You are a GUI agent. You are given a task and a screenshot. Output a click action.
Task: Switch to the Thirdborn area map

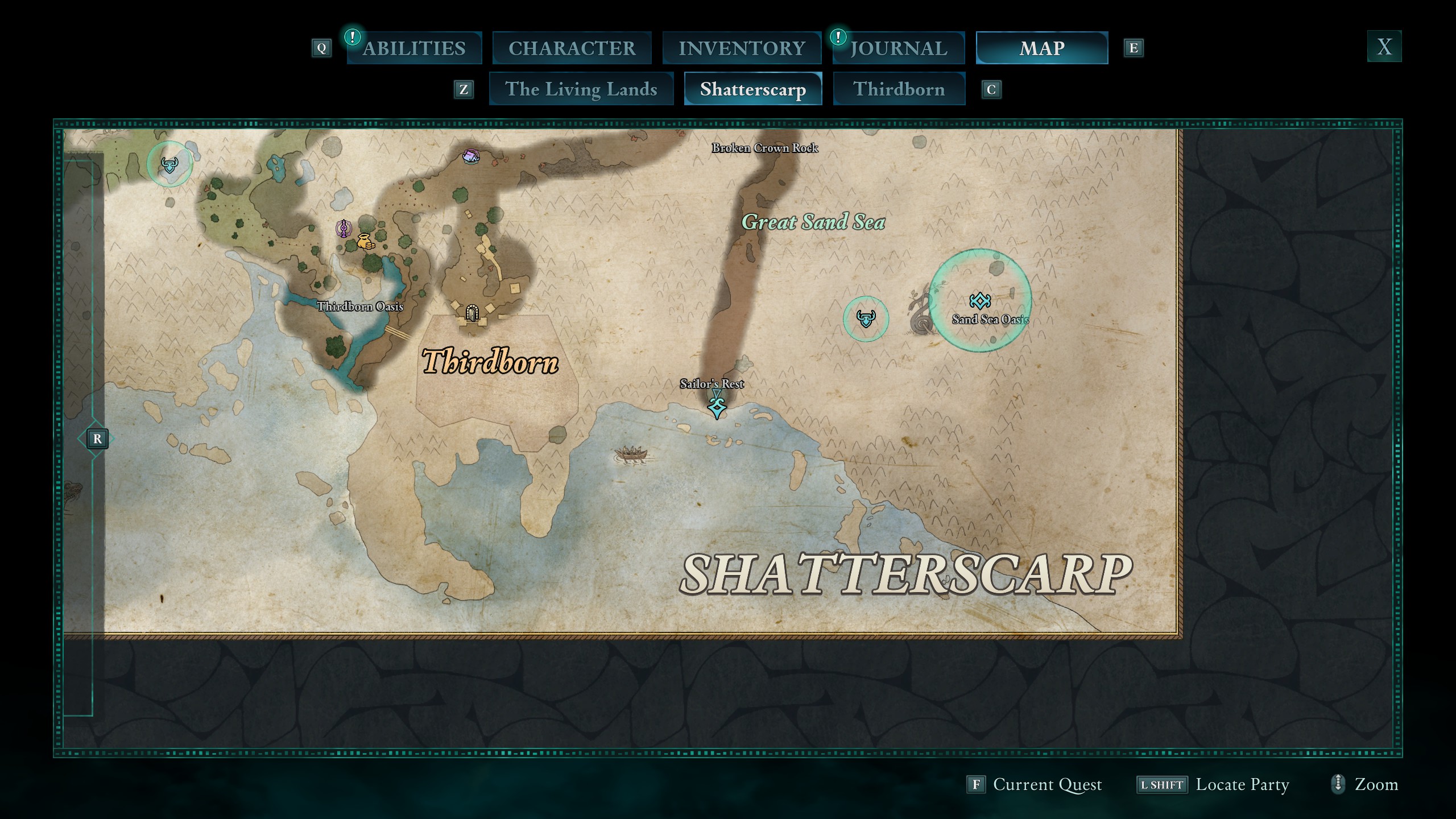[x=899, y=89]
